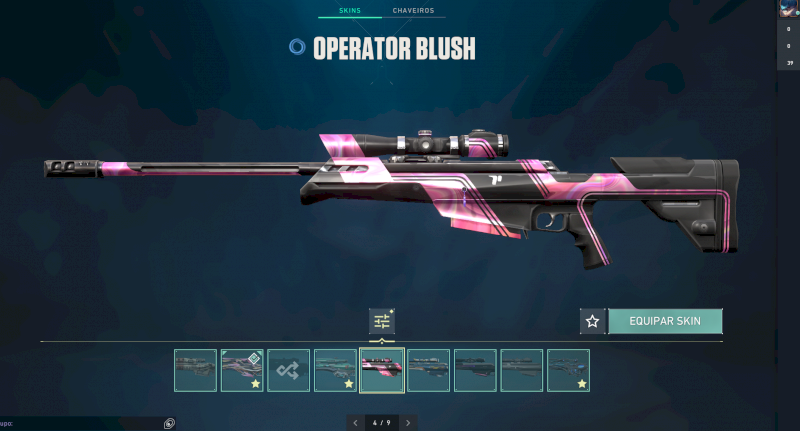Select the random shuffle skin tile
800x431 pixels.
pyautogui.click(x=288, y=370)
